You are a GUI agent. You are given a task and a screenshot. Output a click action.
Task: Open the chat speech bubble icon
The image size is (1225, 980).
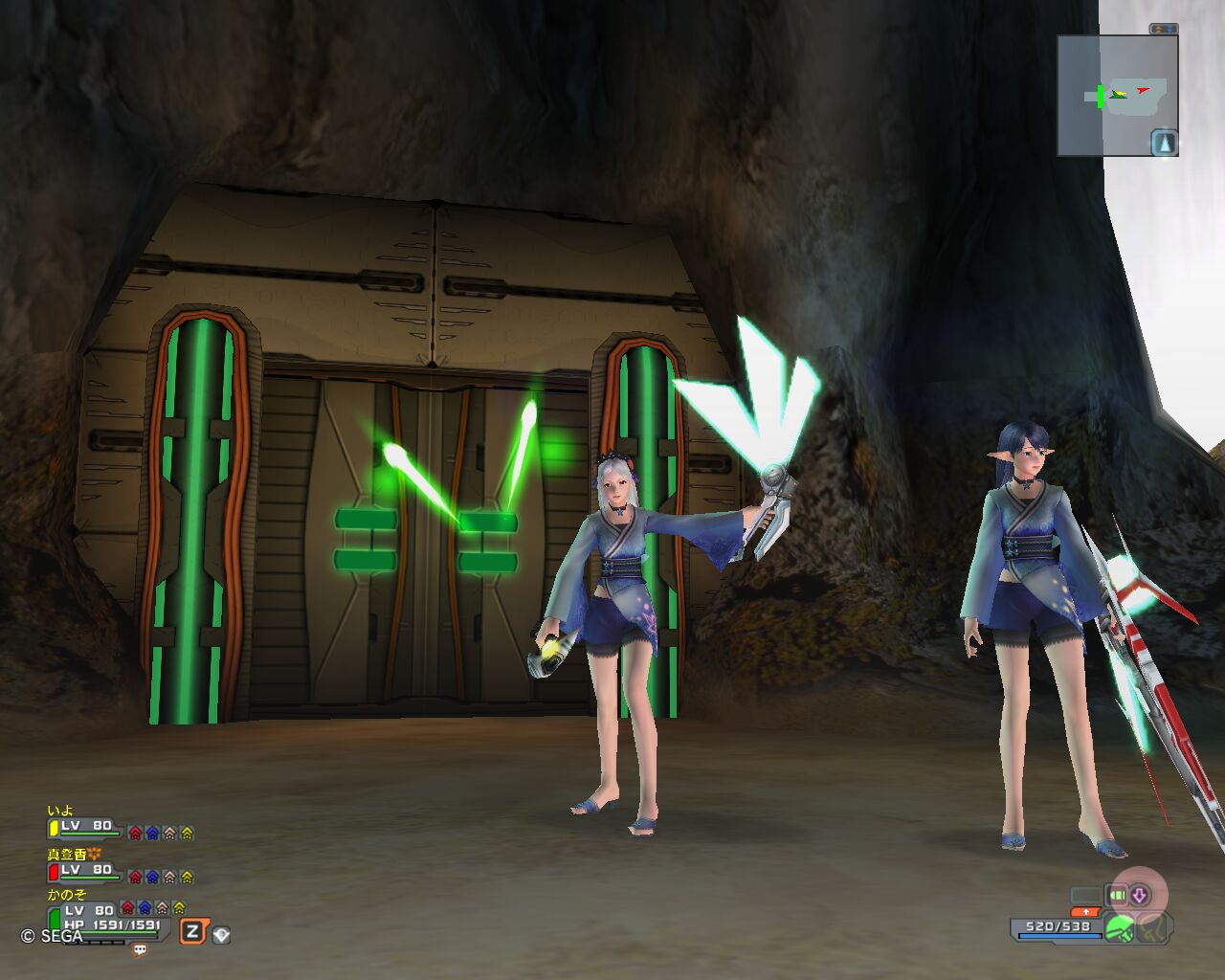coord(140,950)
